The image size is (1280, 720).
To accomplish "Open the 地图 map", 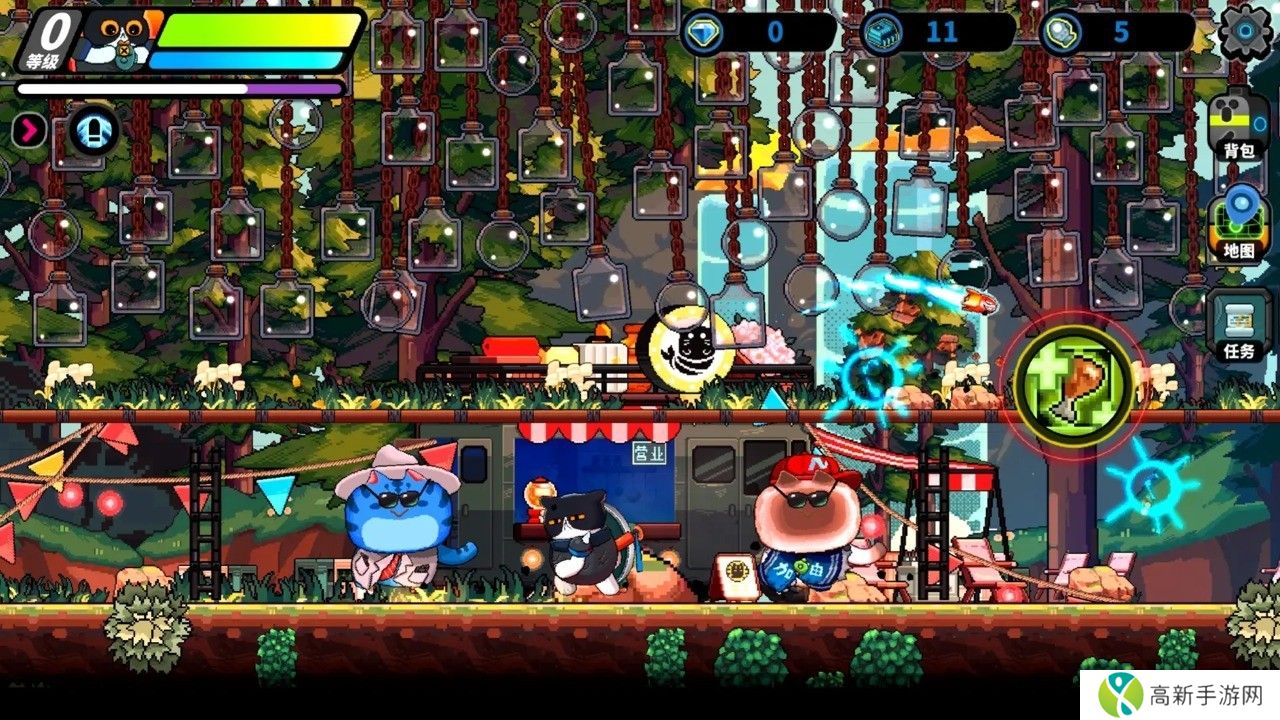I will [1239, 226].
